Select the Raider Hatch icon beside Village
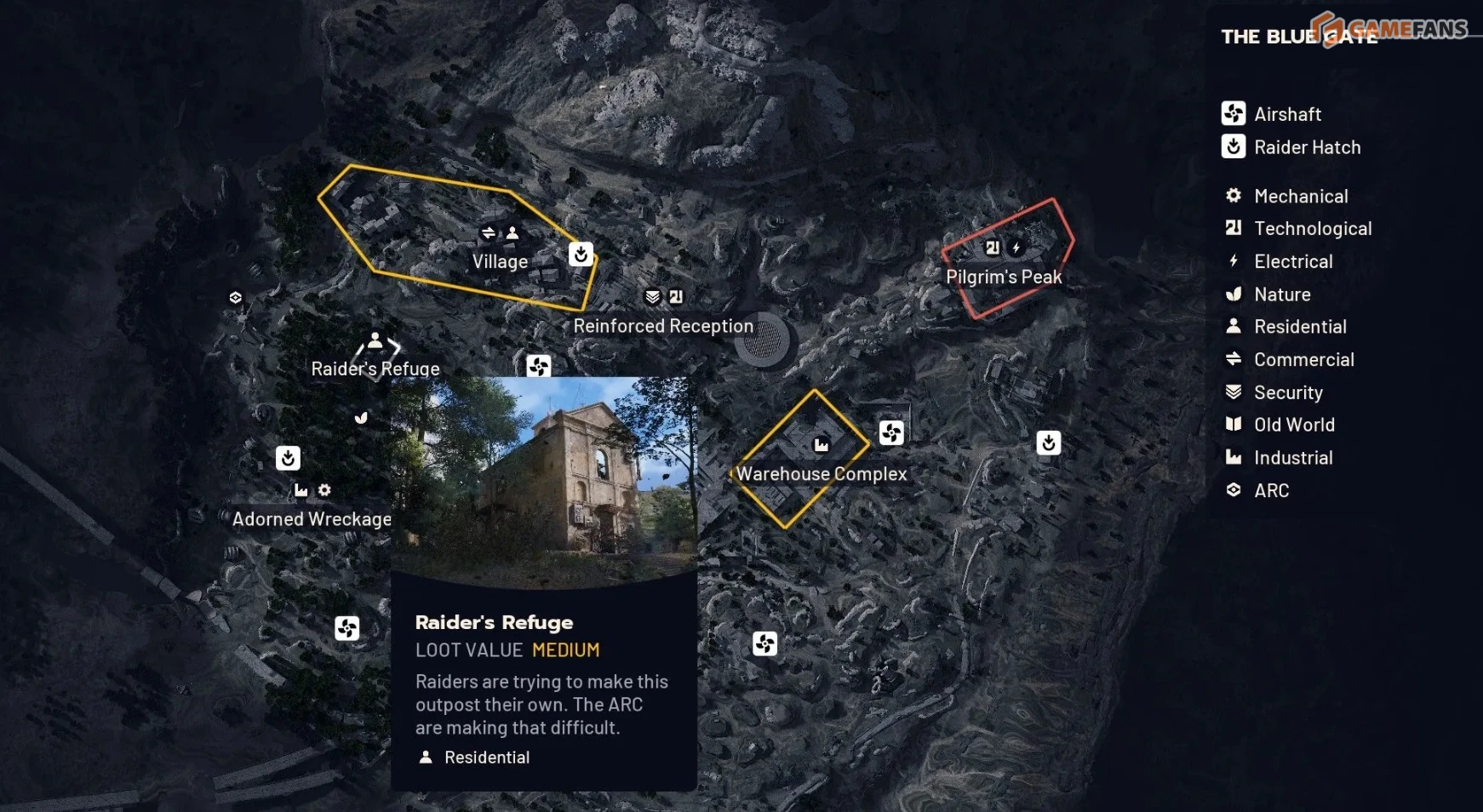 [581, 254]
